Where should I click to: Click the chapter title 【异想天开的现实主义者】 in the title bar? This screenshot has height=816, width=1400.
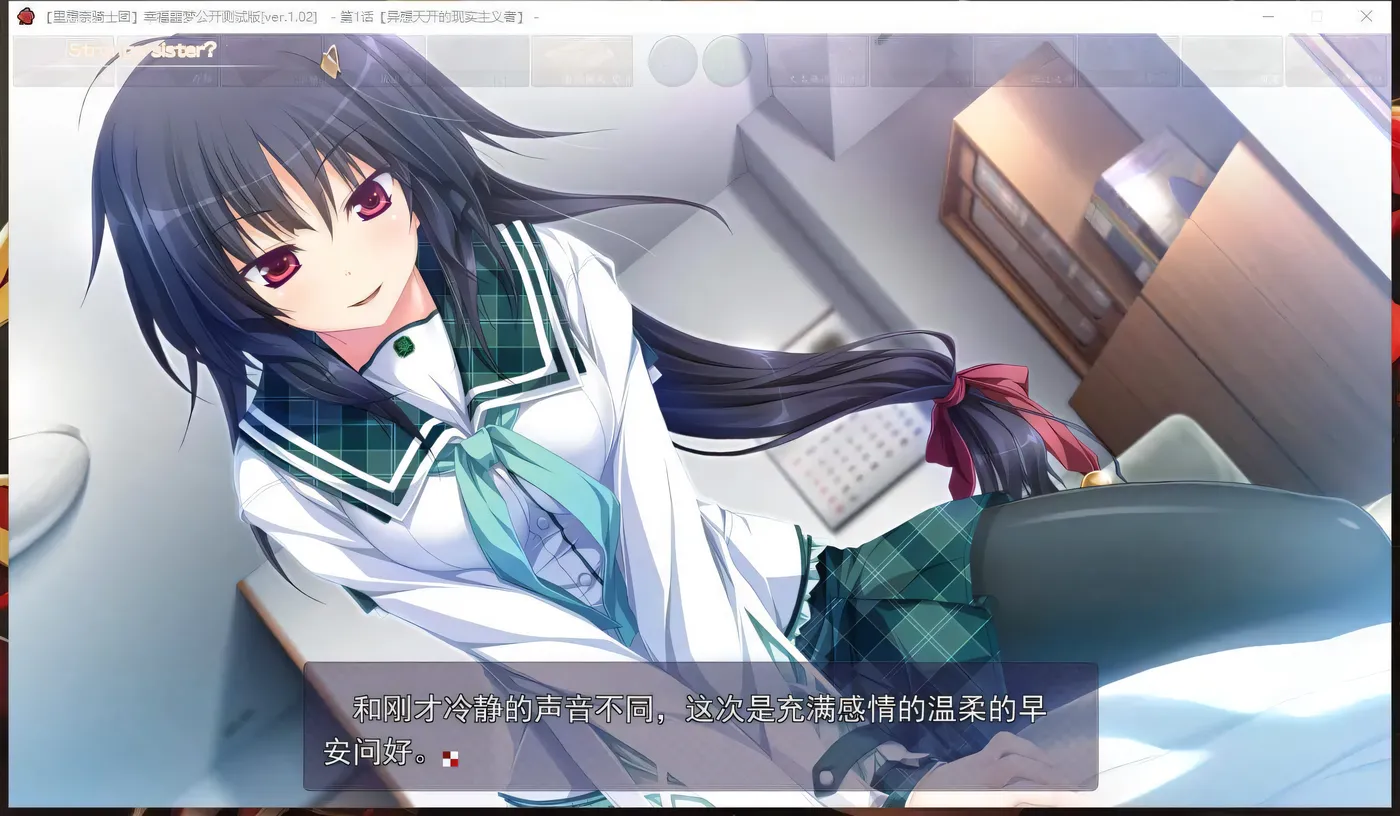coord(455,16)
